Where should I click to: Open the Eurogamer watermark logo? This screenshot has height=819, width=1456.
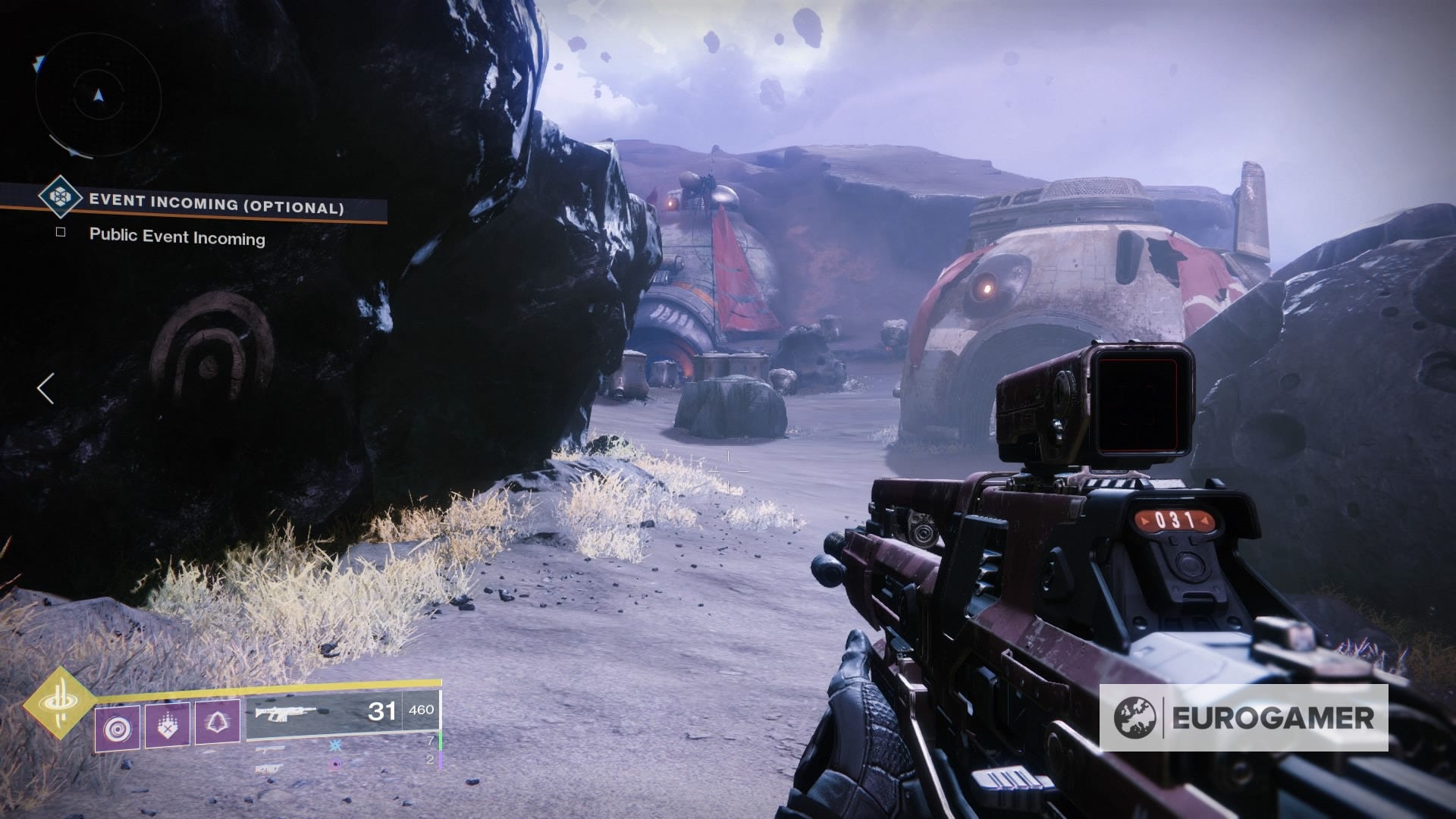[1244, 717]
